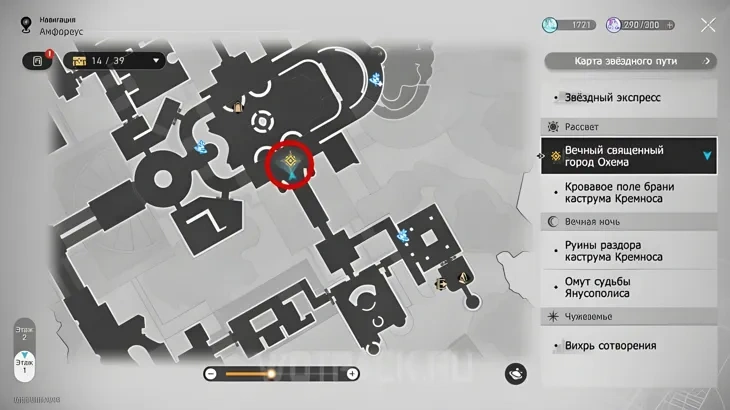Open the Карта звёздного пути star map
The image size is (730, 410).
point(630,61)
